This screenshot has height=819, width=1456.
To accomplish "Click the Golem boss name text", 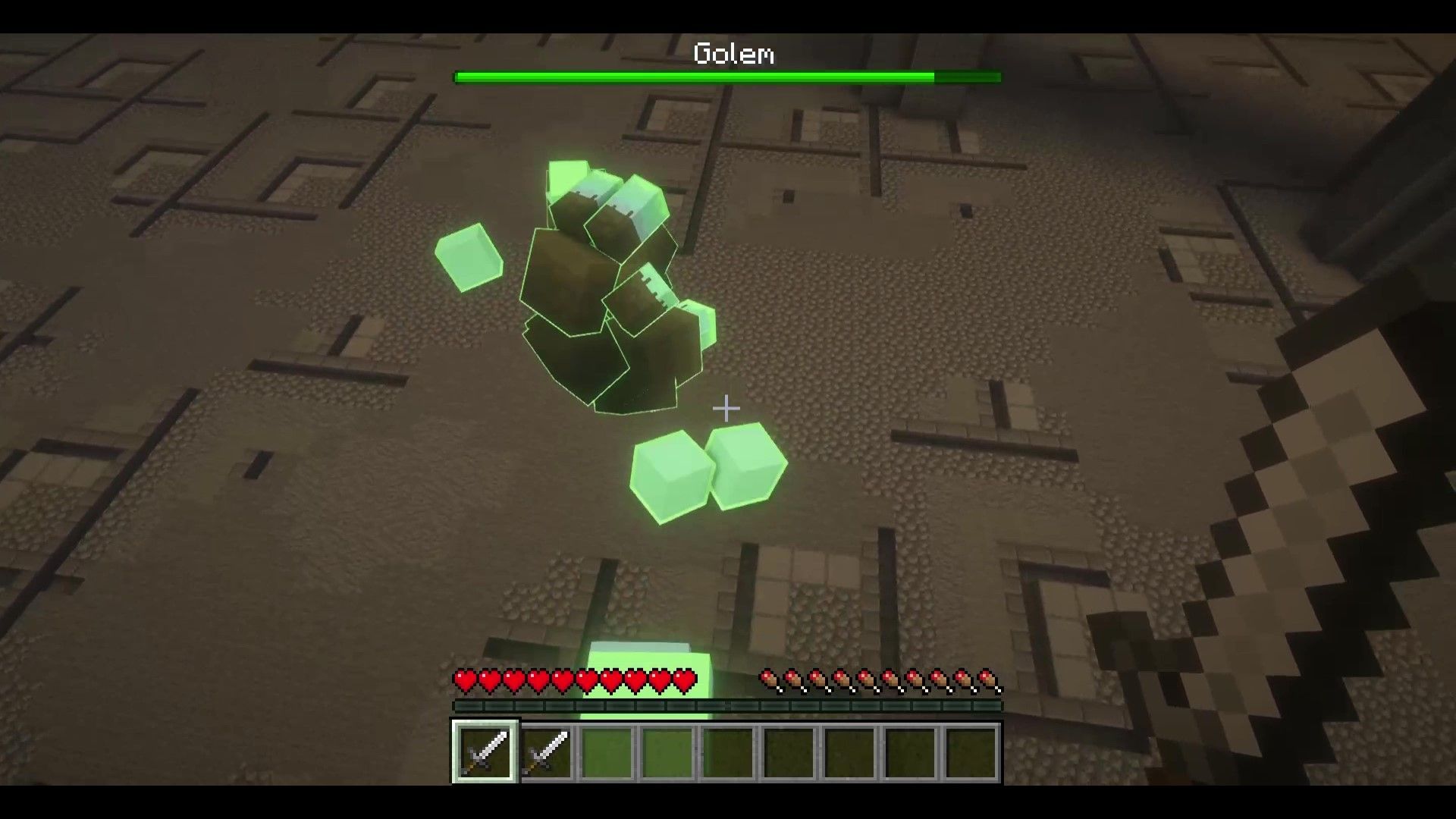I will pos(733,53).
